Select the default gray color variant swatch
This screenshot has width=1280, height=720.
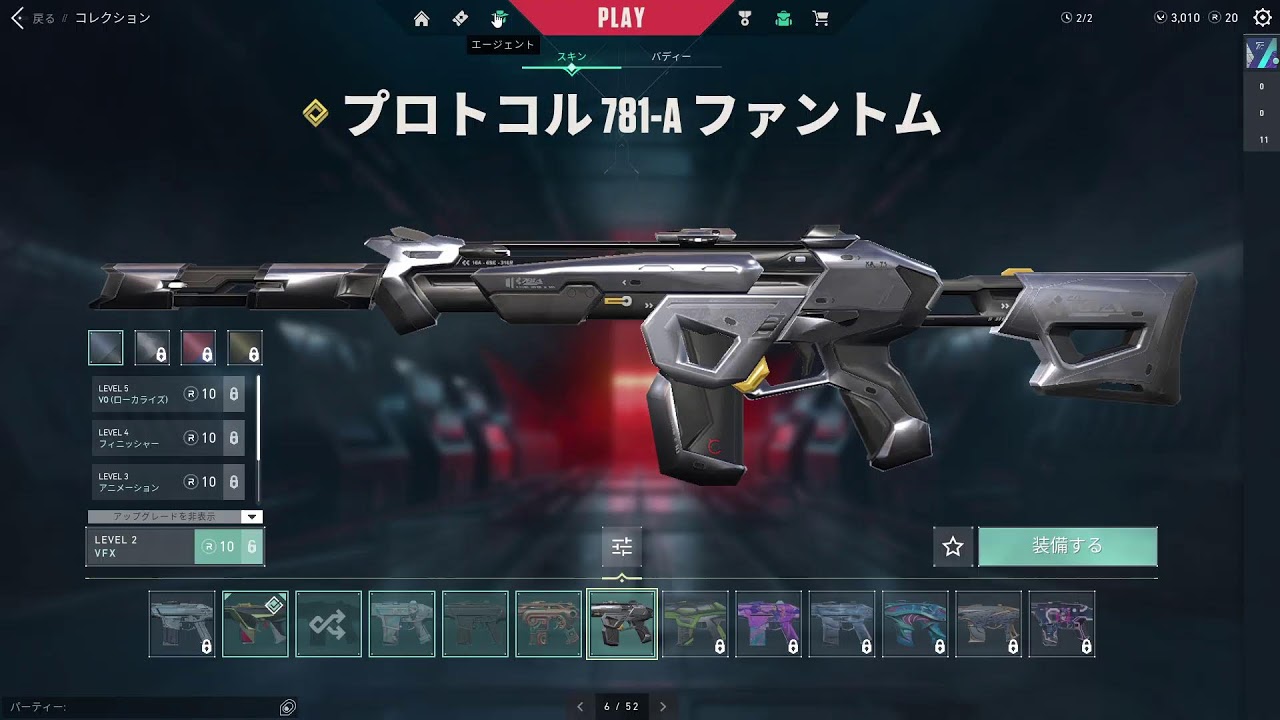(105, 347)
